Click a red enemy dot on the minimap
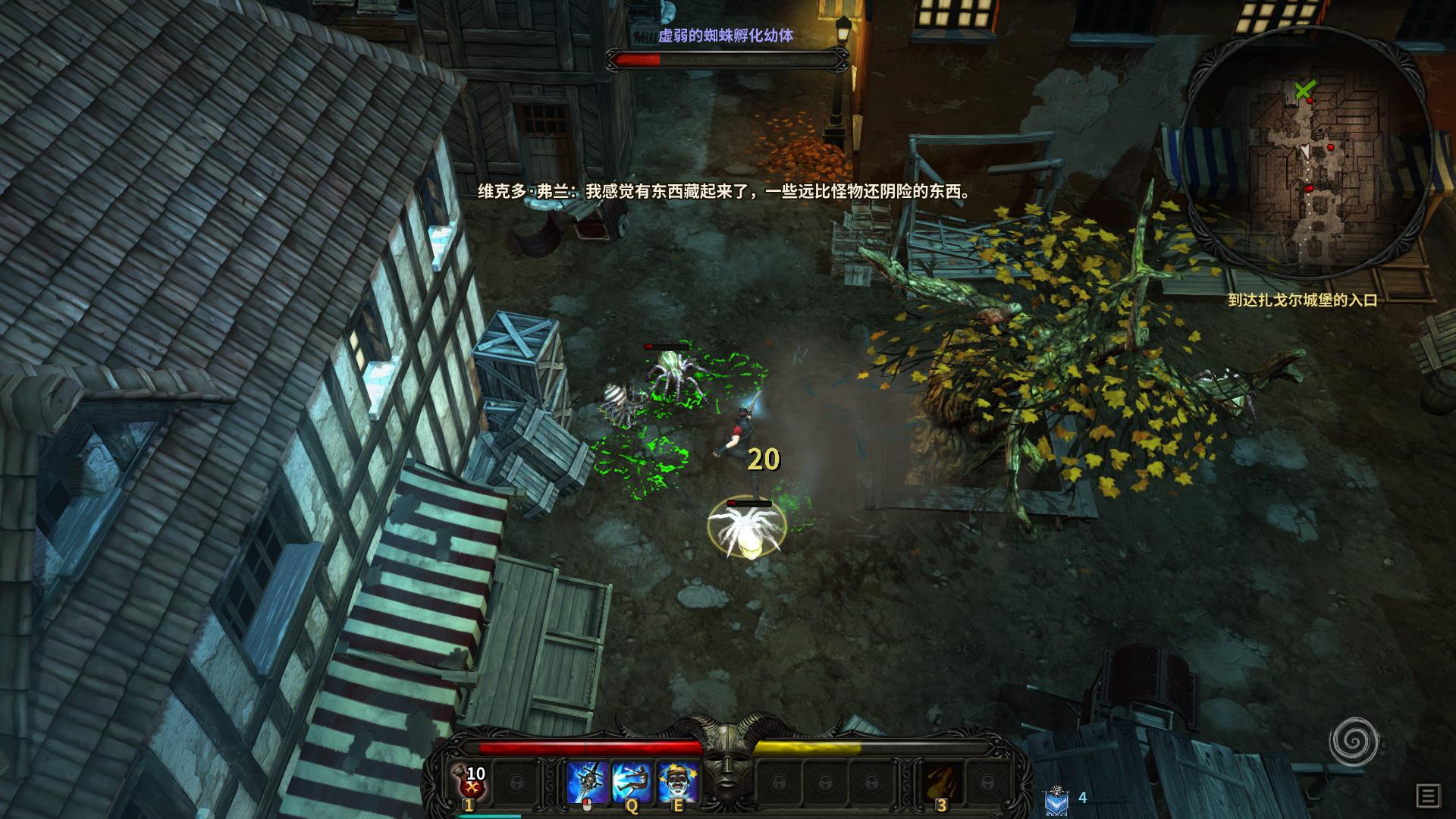 pos(1330,147)
